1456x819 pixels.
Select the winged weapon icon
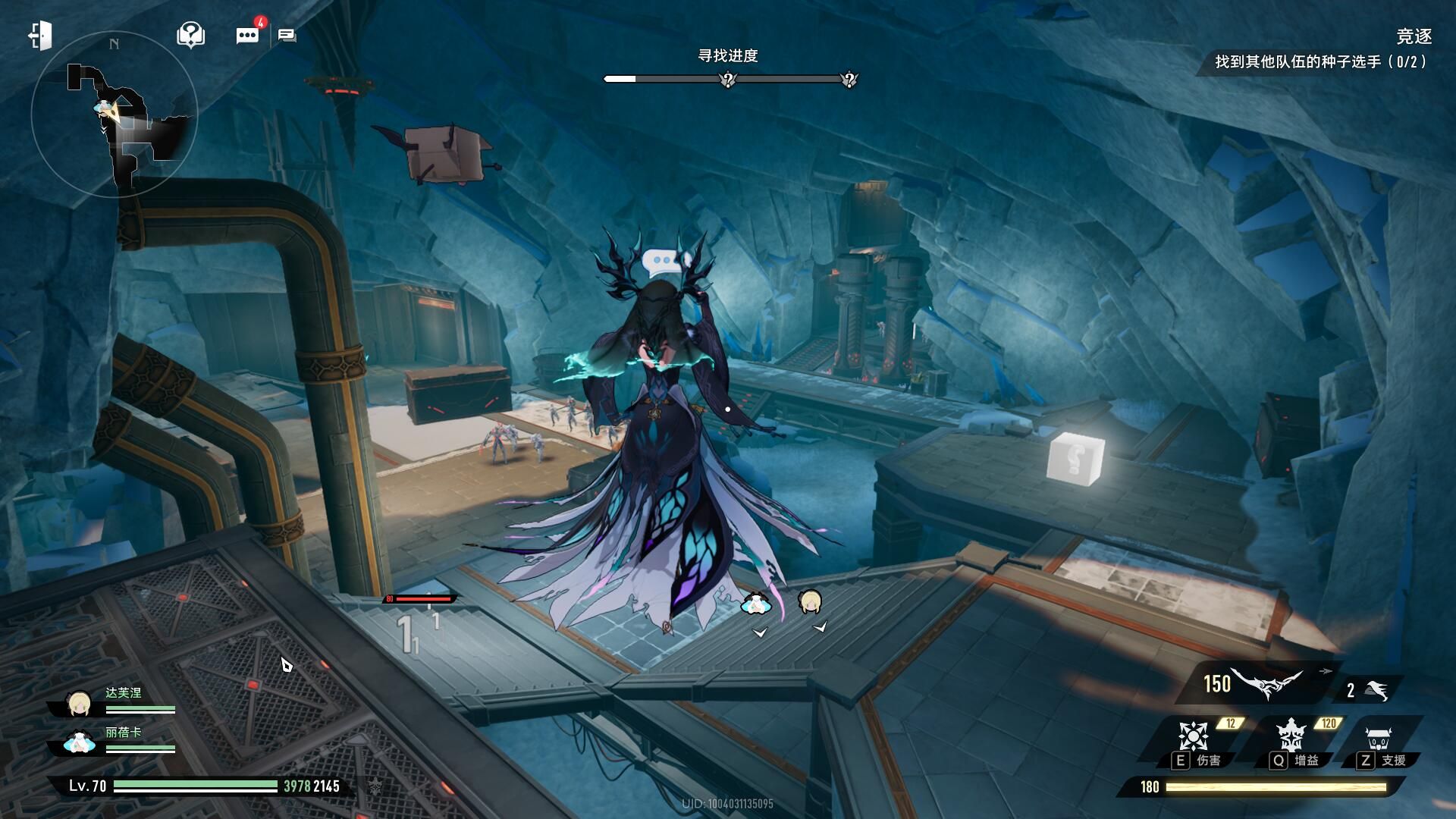pos(1265,684)
